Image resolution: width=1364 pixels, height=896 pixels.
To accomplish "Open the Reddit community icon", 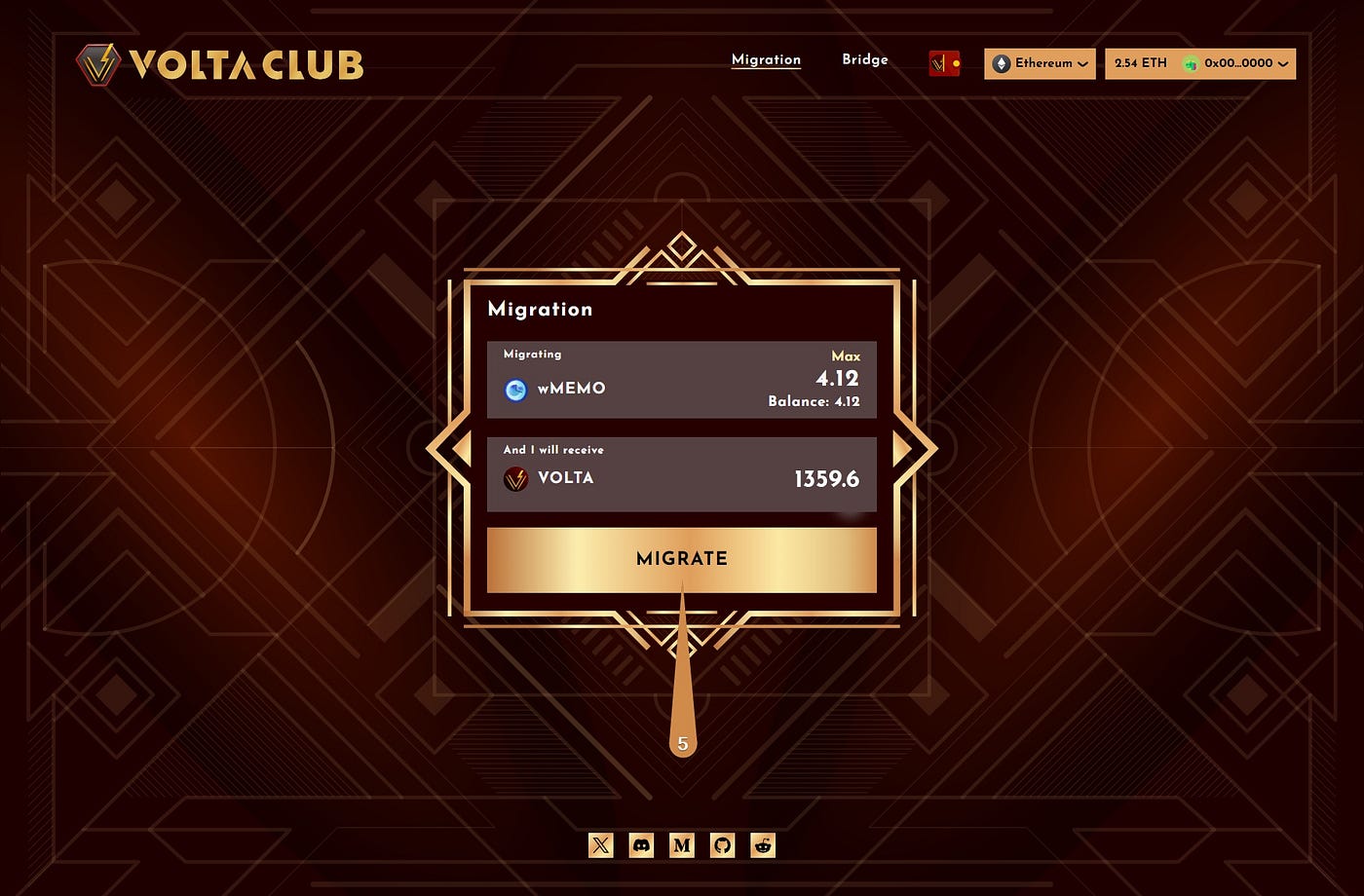I will (762, 845).
